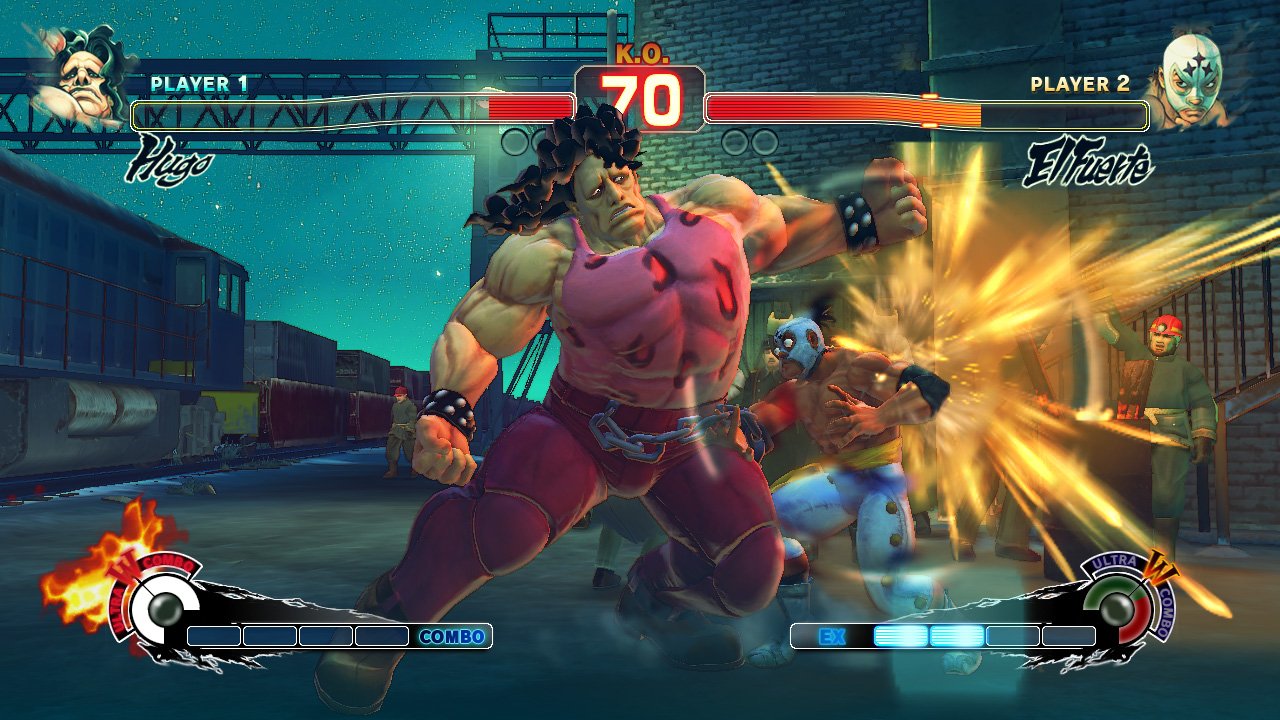
Task: Select Player 1's flaming Ultra Combo gauge
Action: point(158,603)
